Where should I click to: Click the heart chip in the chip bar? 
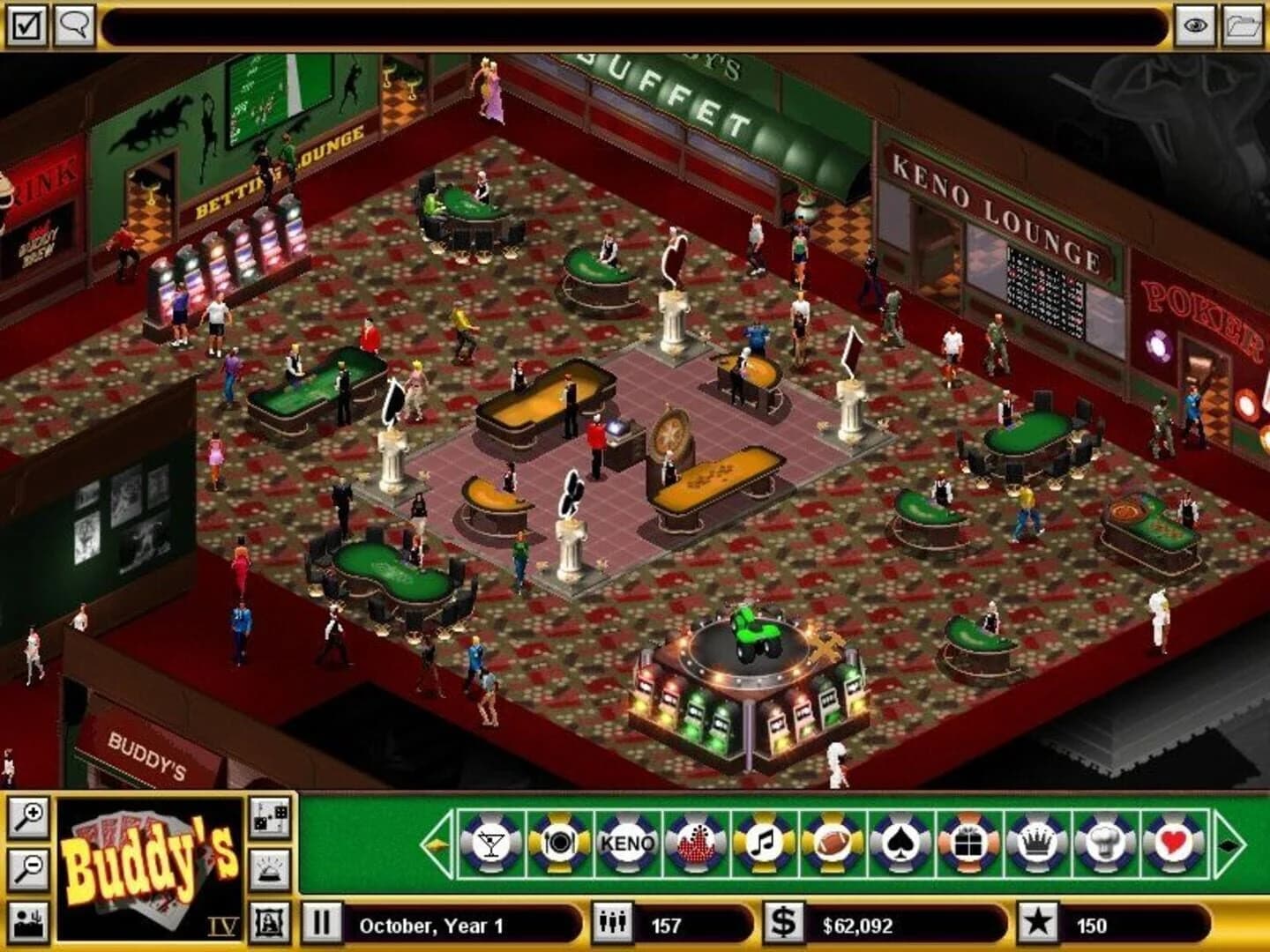(x=1173, y=842)
